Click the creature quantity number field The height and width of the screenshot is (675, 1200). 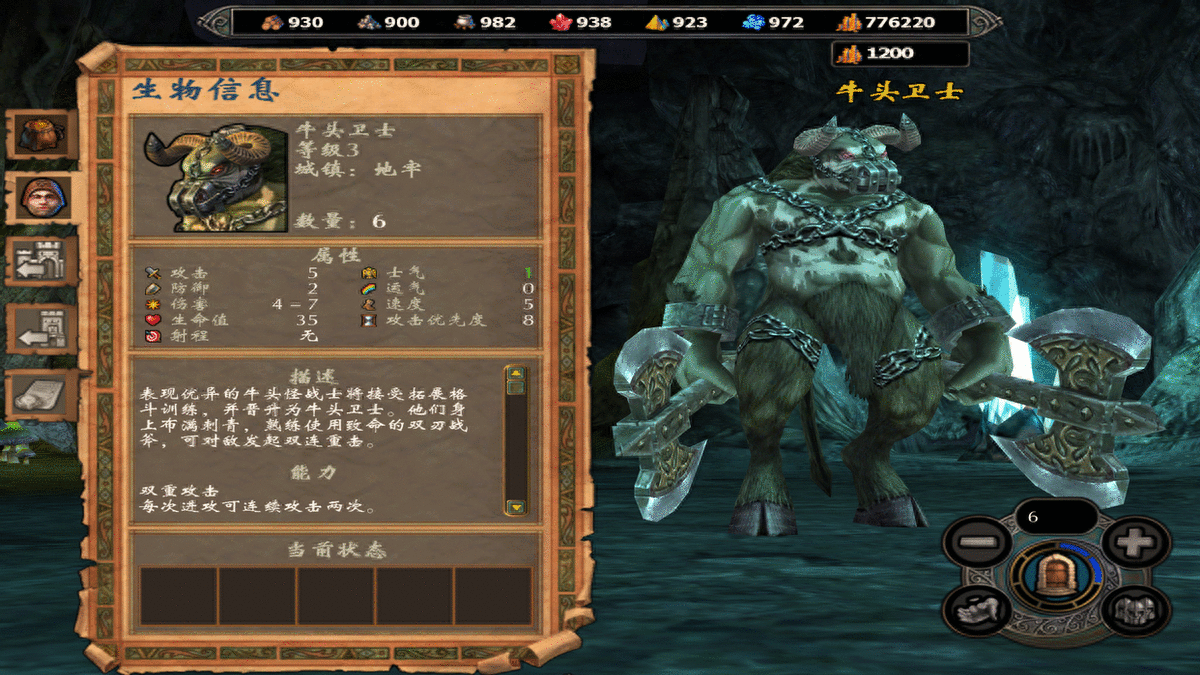(1055, 517)
